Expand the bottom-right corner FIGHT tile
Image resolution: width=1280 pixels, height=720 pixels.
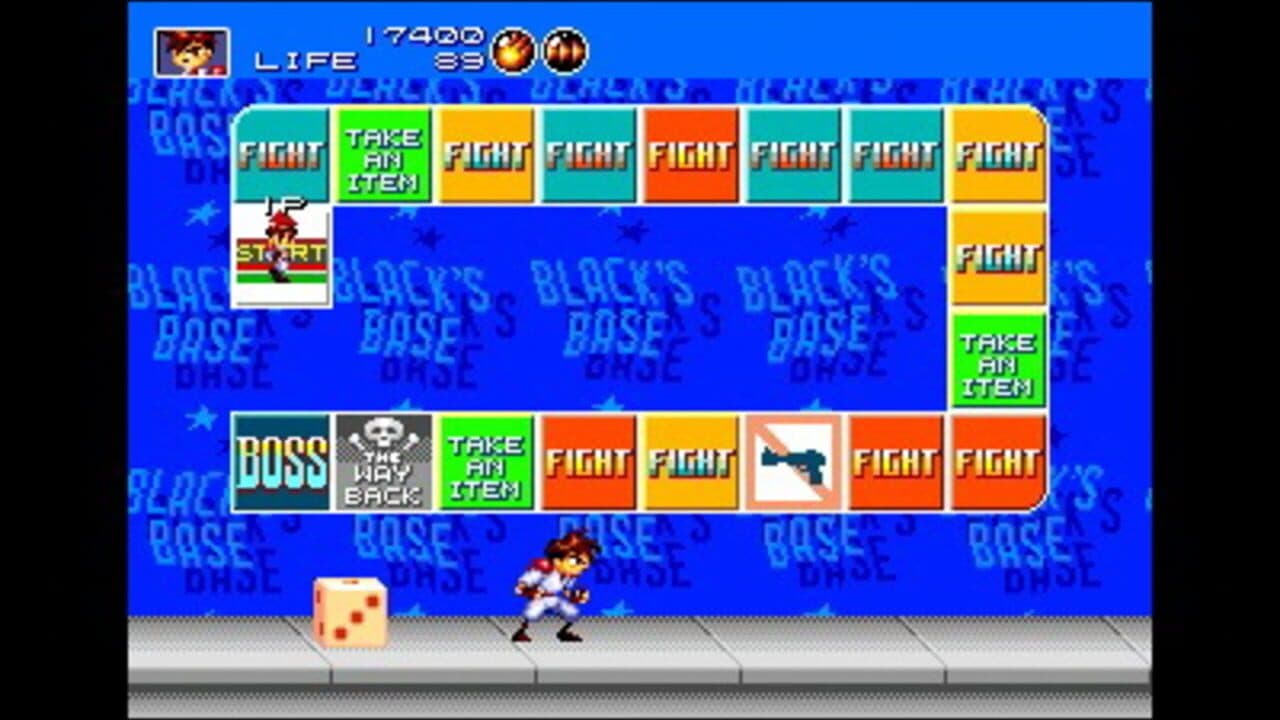pos(998,462)
